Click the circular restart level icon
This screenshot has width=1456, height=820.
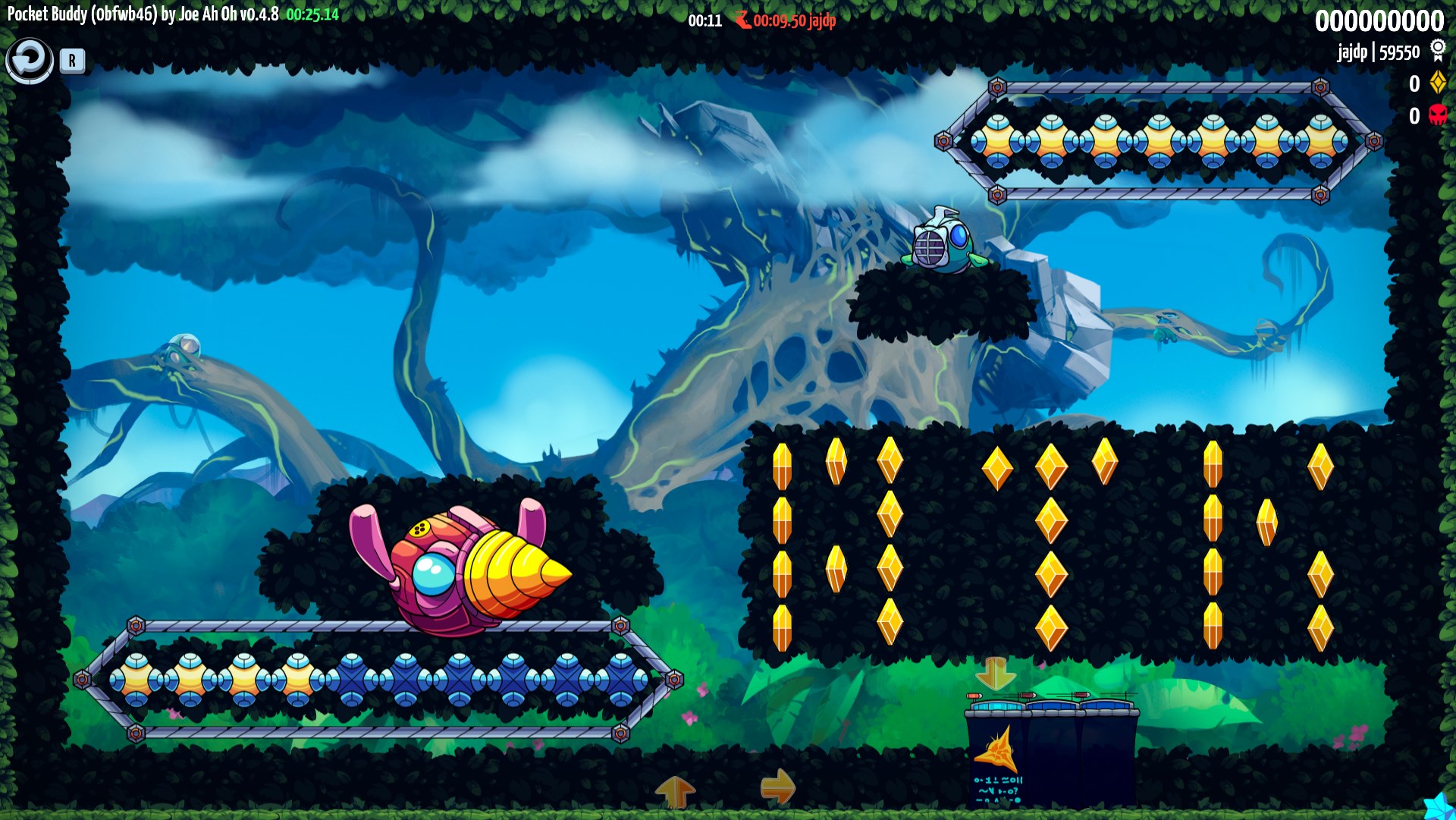30,59
